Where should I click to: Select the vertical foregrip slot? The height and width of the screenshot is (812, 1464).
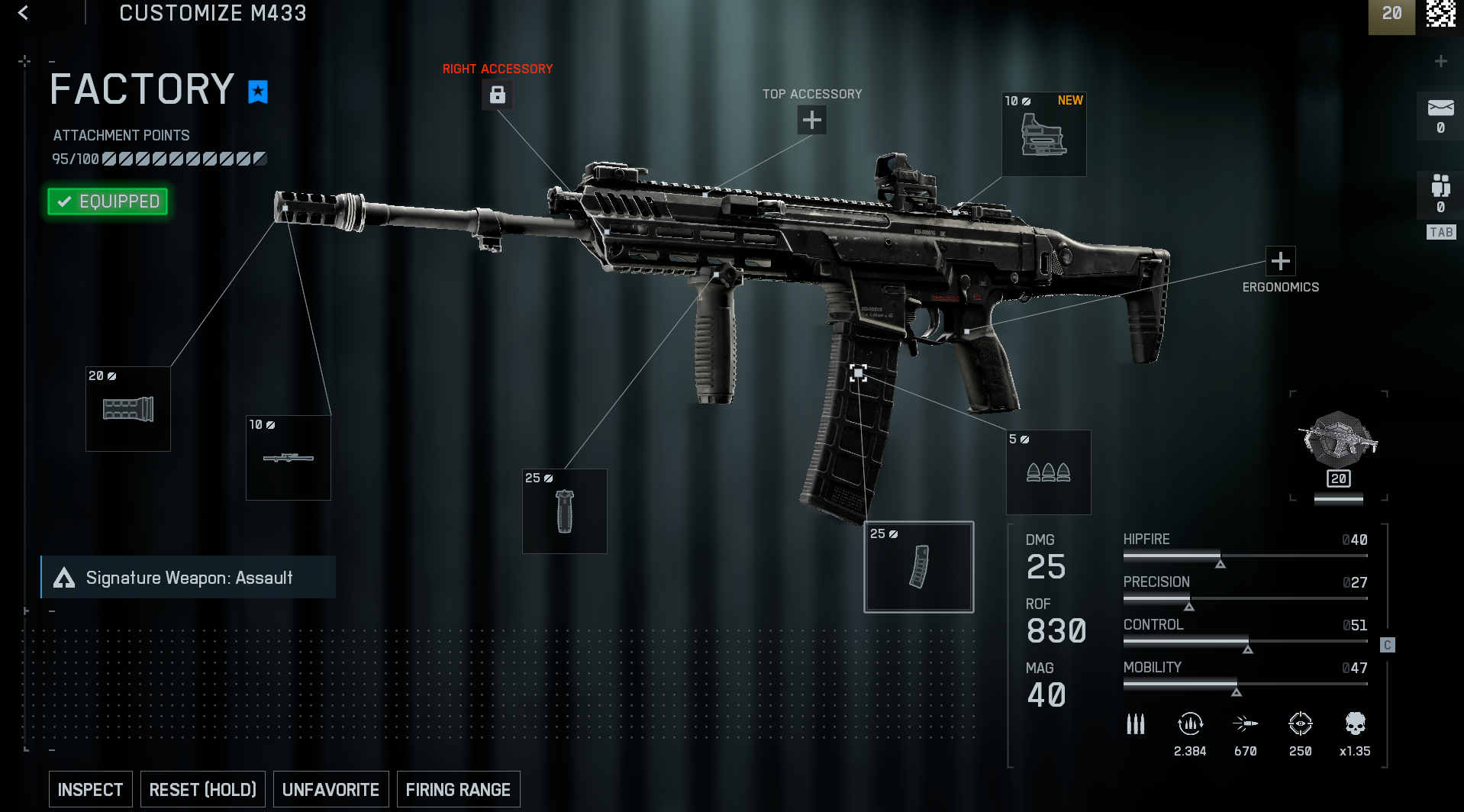tap(565, 511)
